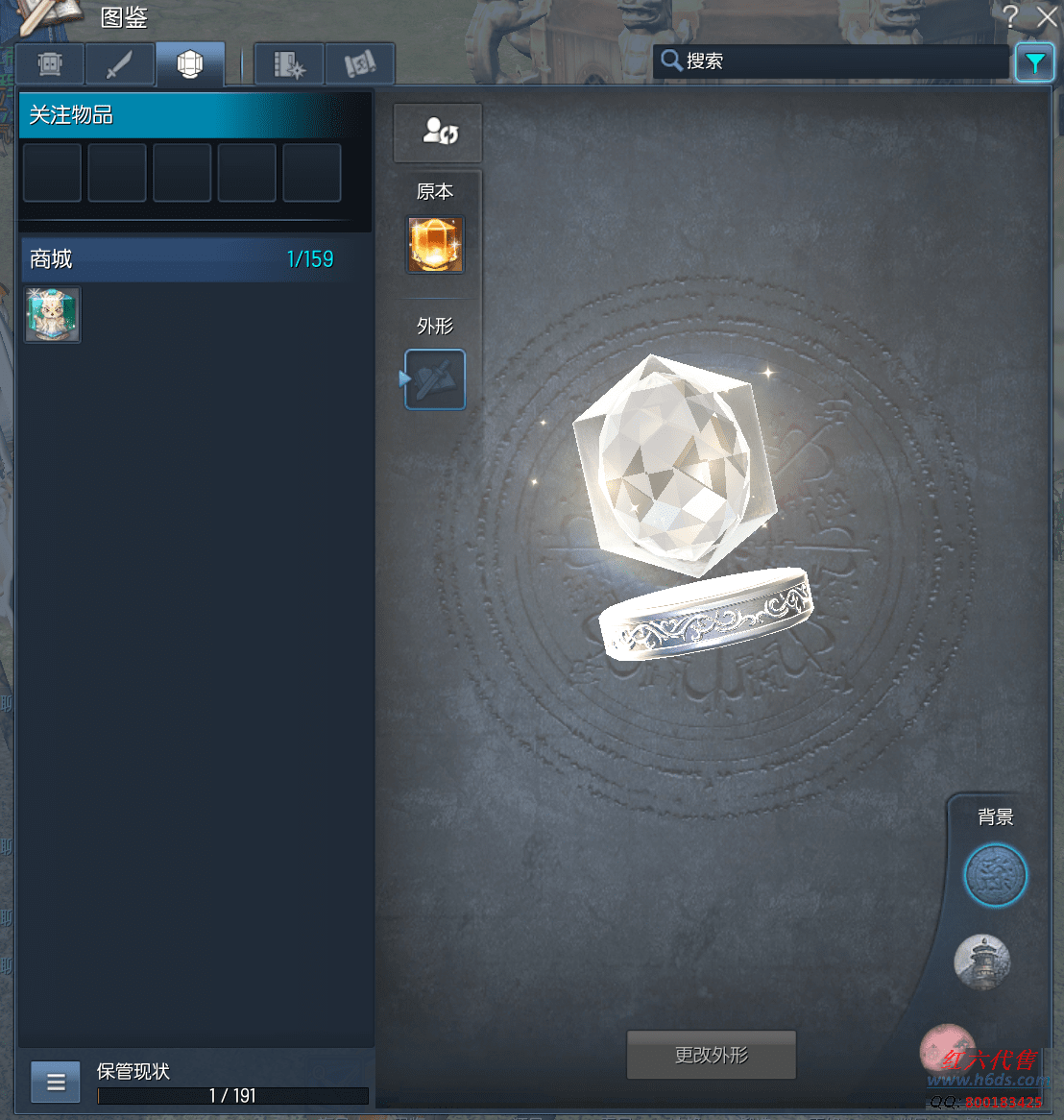1064x1120 pixels.
Task: Switch to the scroll map tab
Action: coord(360,64)
